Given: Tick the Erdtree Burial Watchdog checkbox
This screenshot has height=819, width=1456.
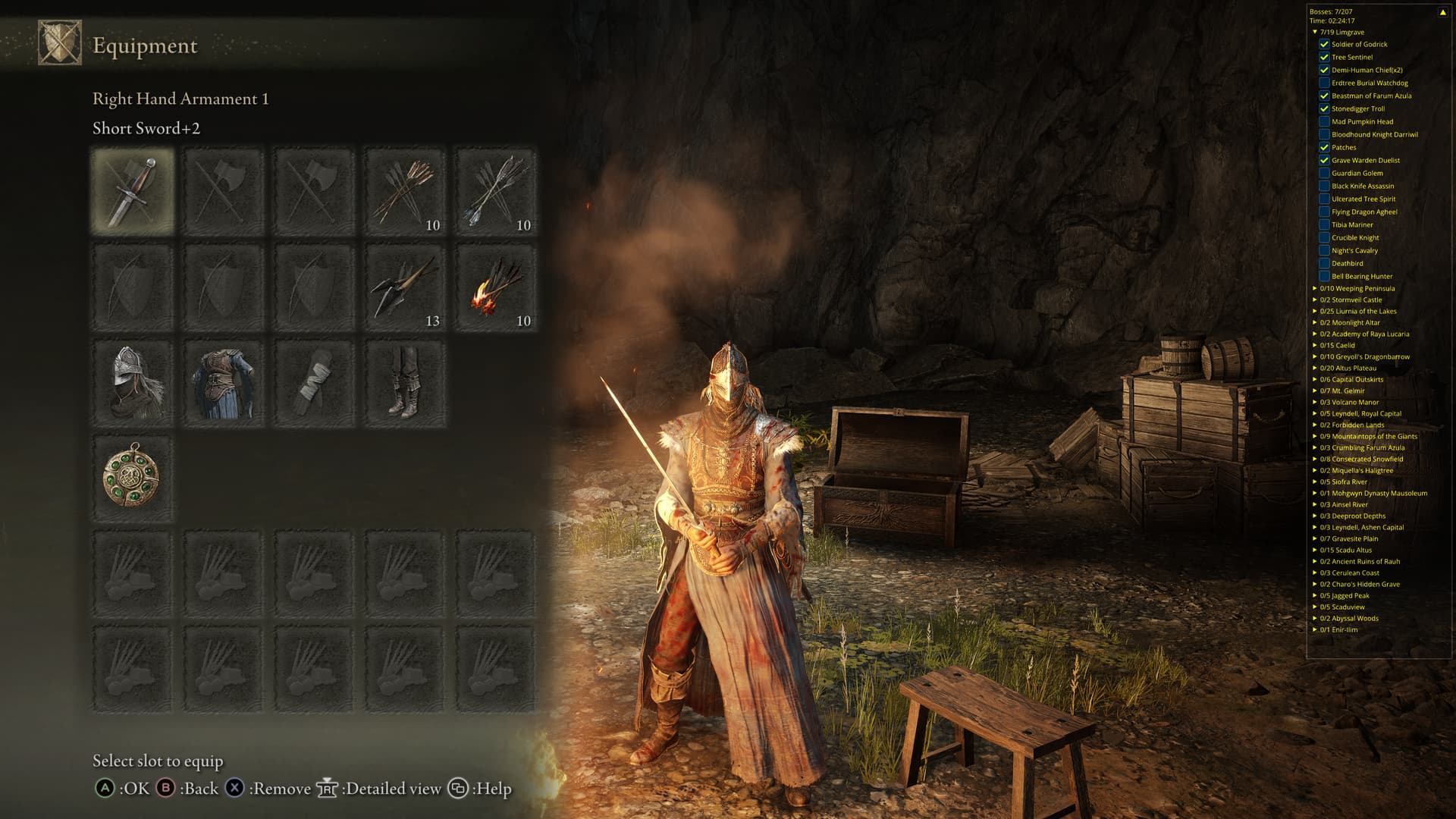Looking at the screenshot, I should click(x=1324, y=83).
